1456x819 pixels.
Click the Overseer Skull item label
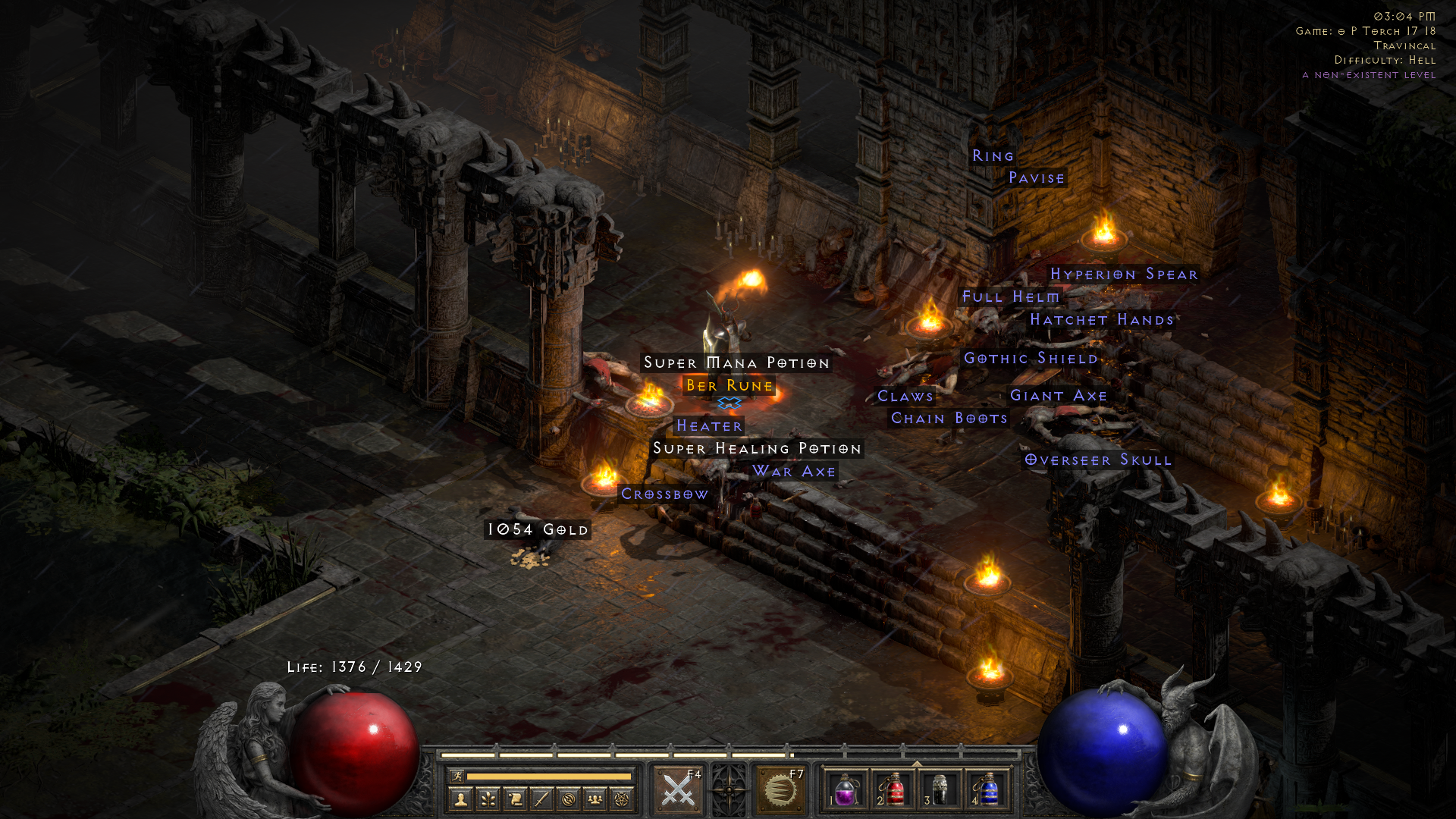click(x=1098, y=460)
